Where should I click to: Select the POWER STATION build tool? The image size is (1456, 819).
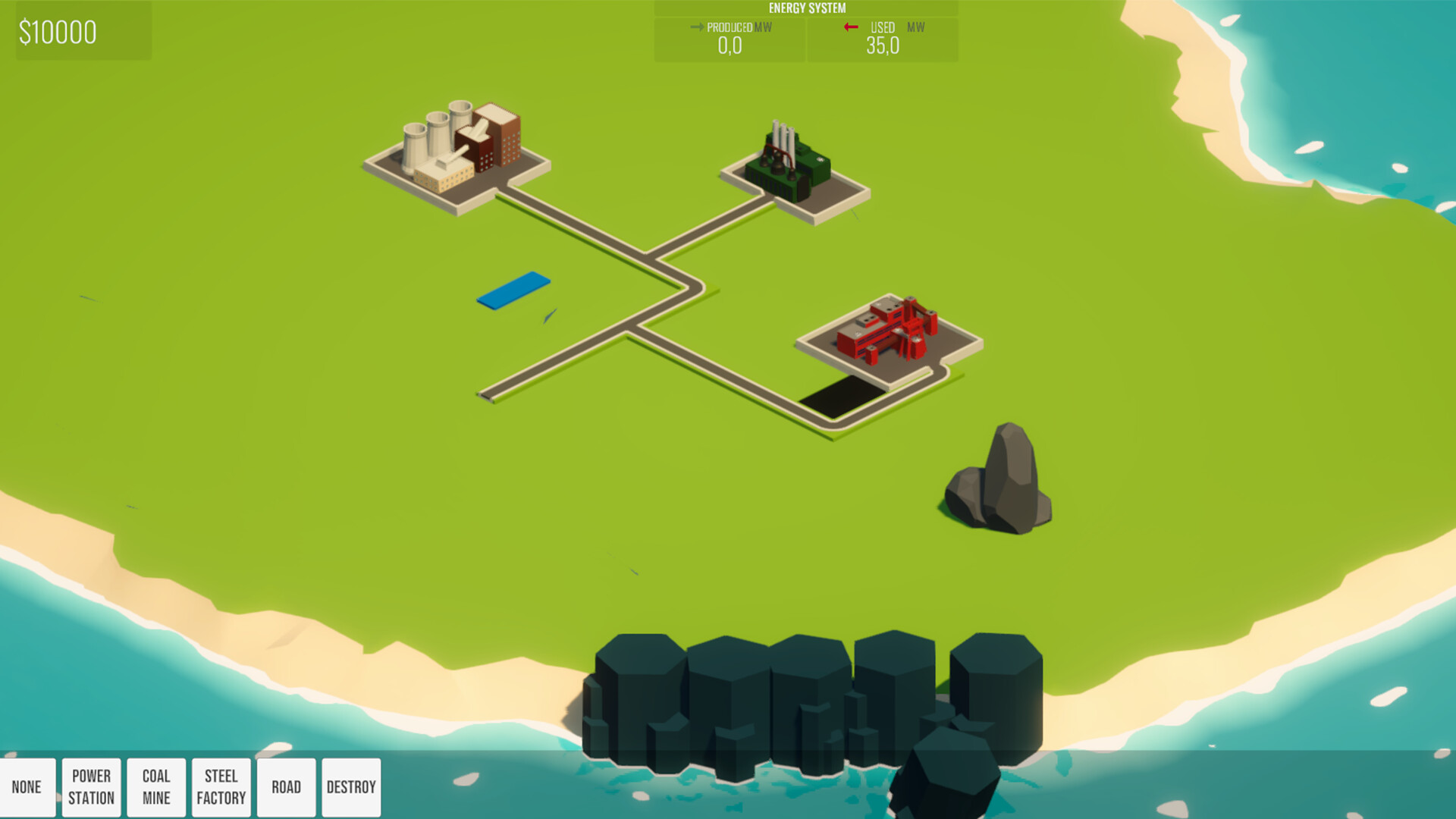(x=91, y=786)
